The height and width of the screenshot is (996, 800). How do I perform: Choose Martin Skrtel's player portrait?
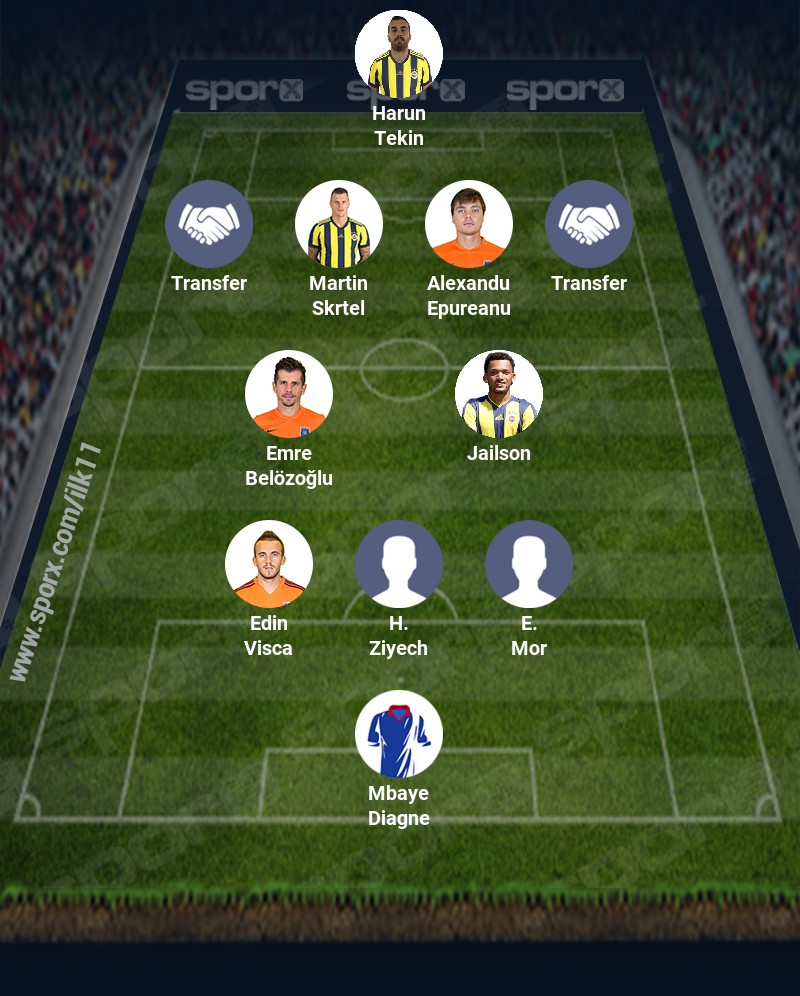(339, 224)
